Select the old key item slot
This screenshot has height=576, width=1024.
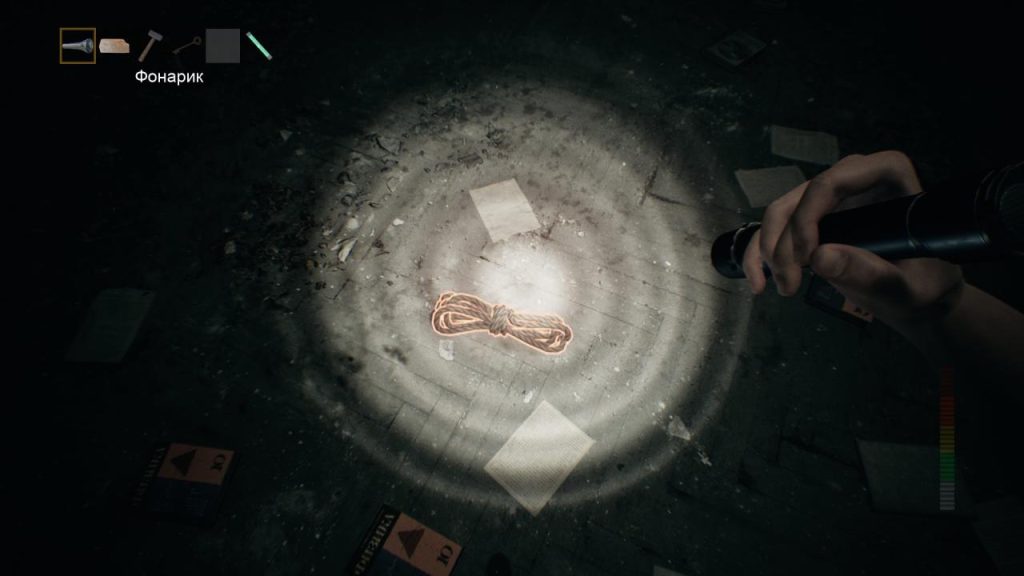tap(186, 46)
